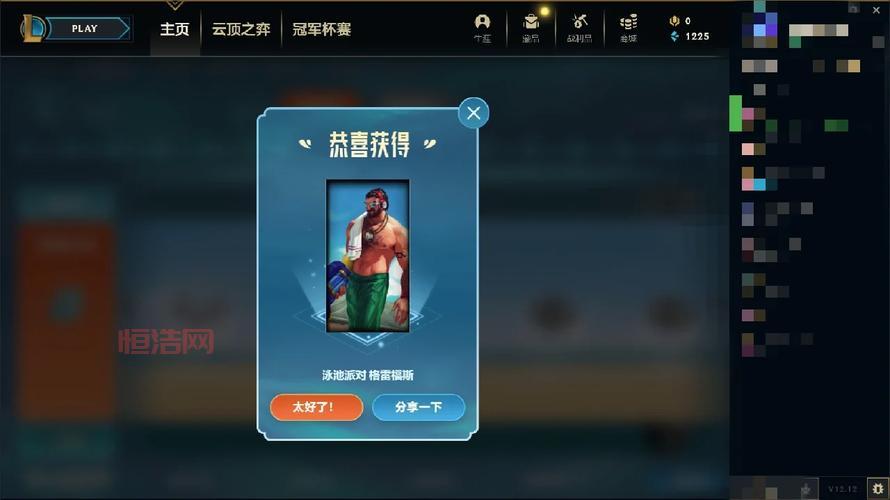Screen dimensions: 890x500
Task: Open the loot hammer and bag icon
Action: click(580, 26)
